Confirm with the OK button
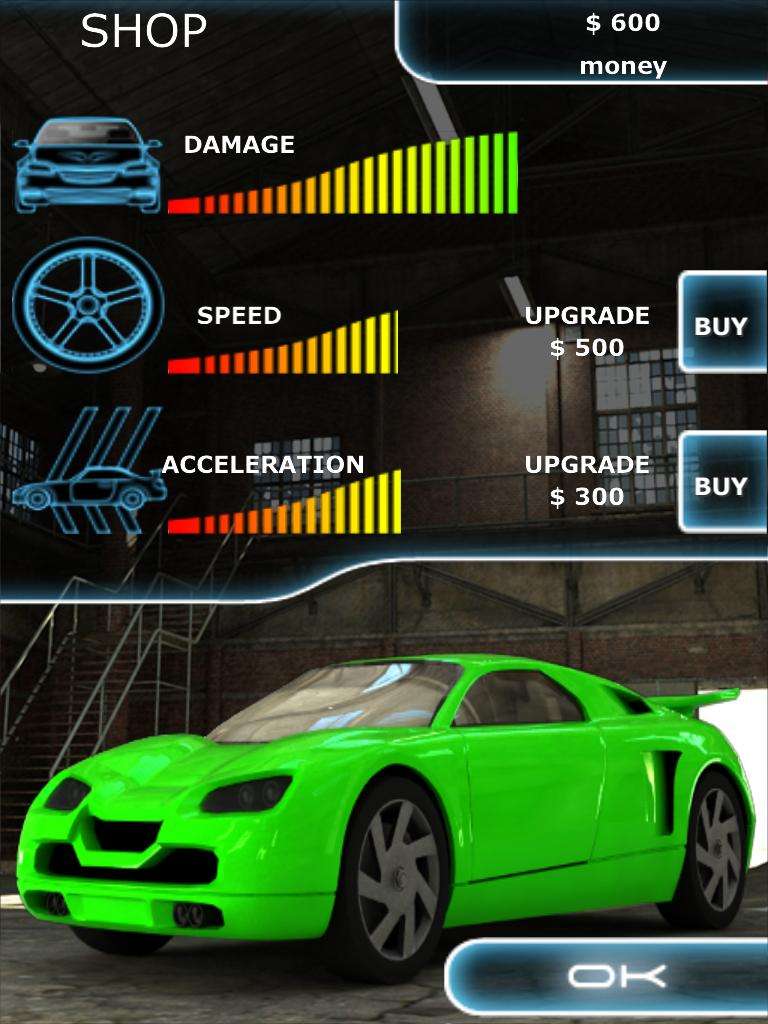768x1024 pixels. click(x=614, y=976)
